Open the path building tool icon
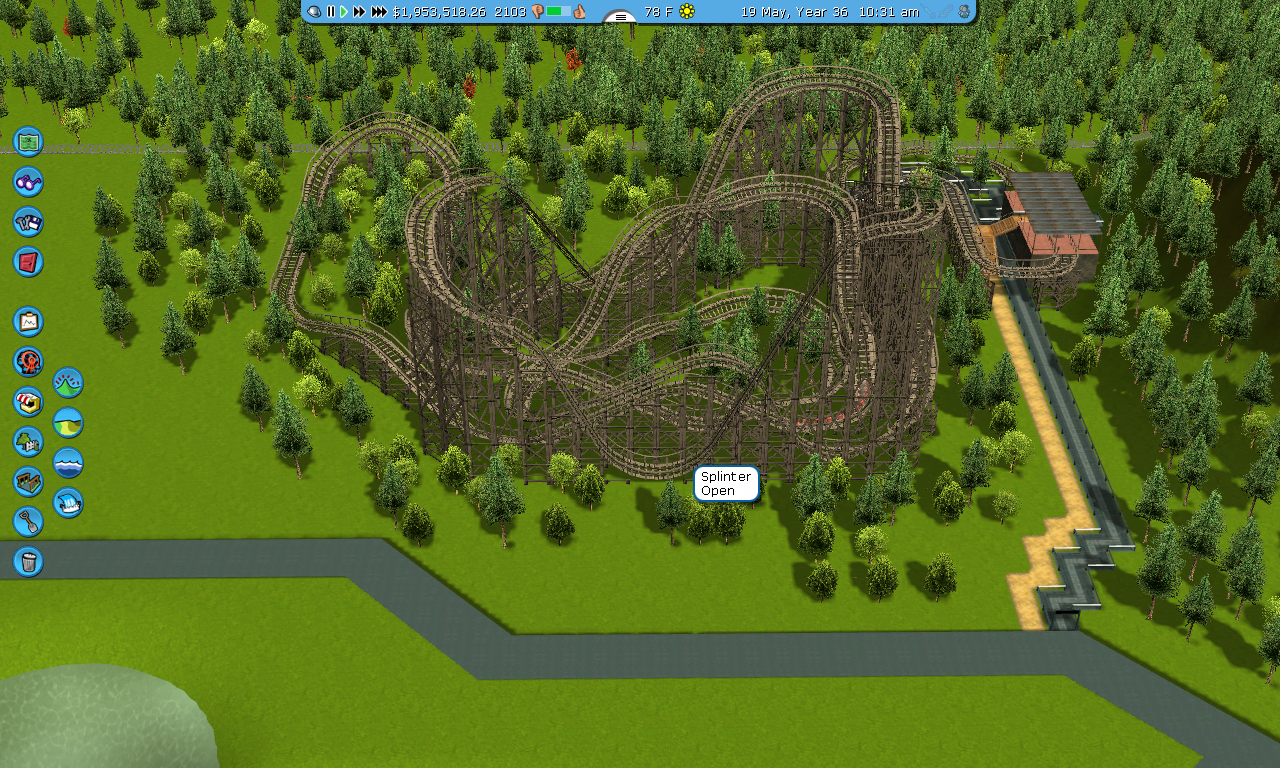Viewport: 1280px width, 768px height. click(28, 481)
